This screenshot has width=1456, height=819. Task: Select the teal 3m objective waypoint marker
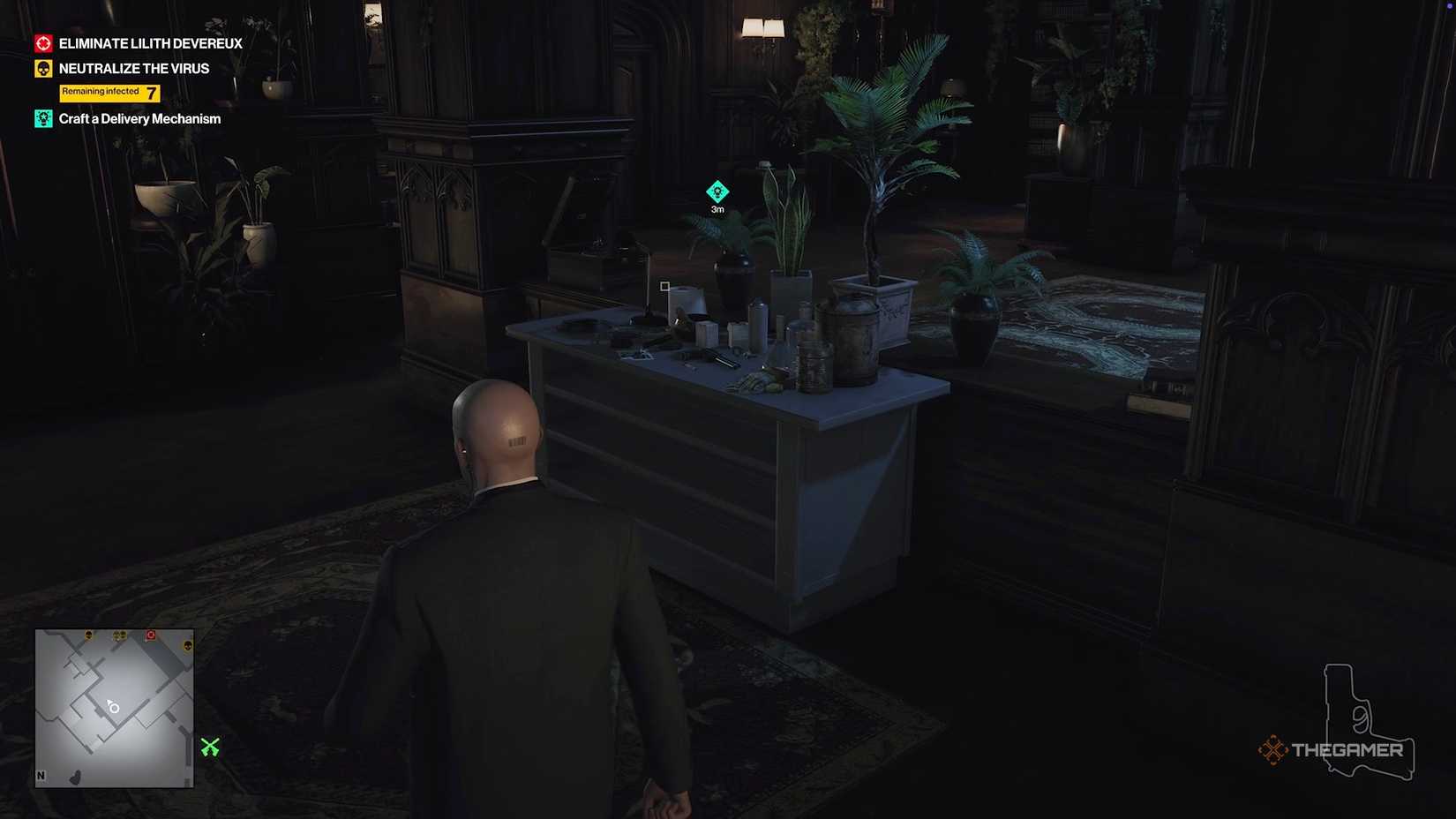coord(717,192)
